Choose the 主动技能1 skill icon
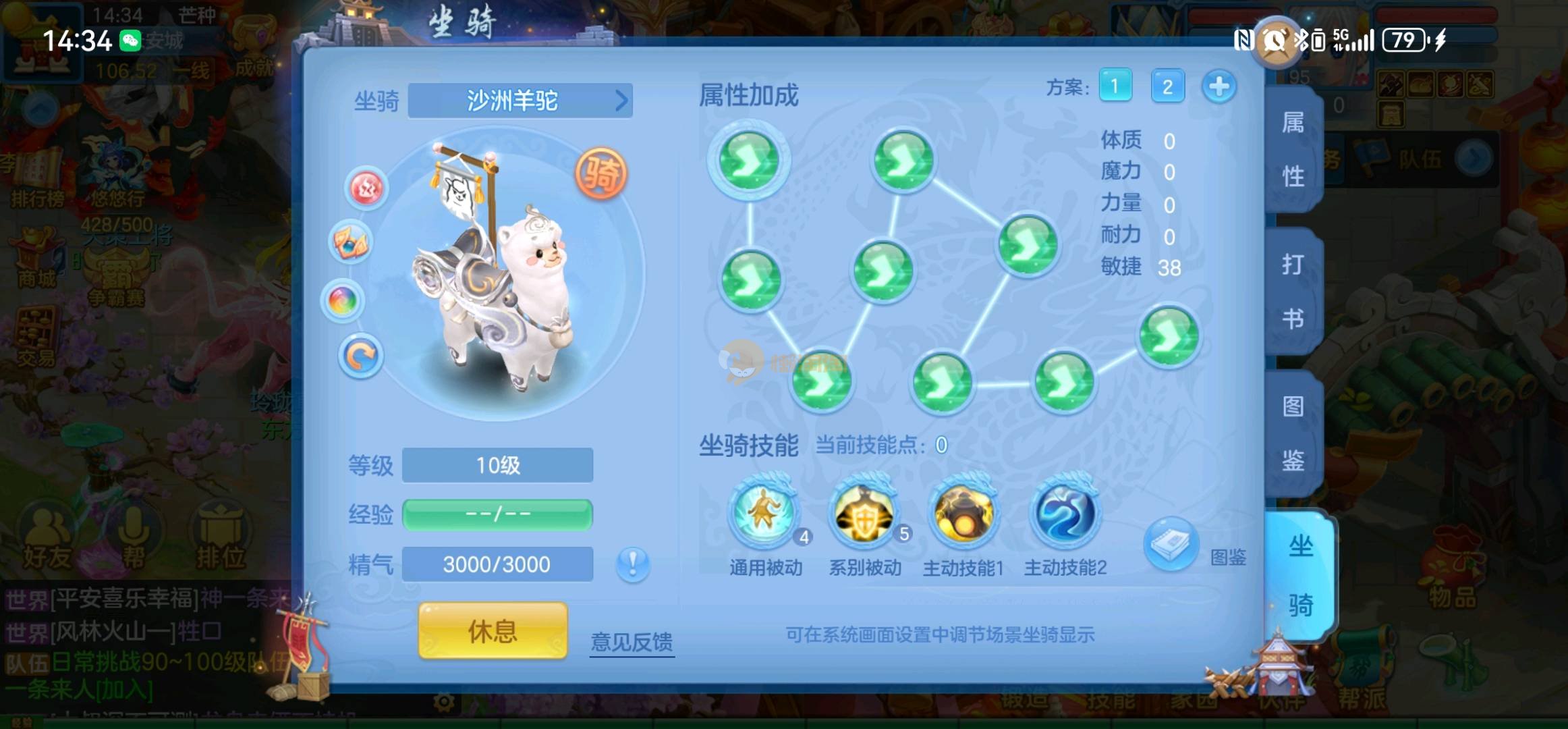Viewport: 1568px width, 729px height. pos(963,513)
